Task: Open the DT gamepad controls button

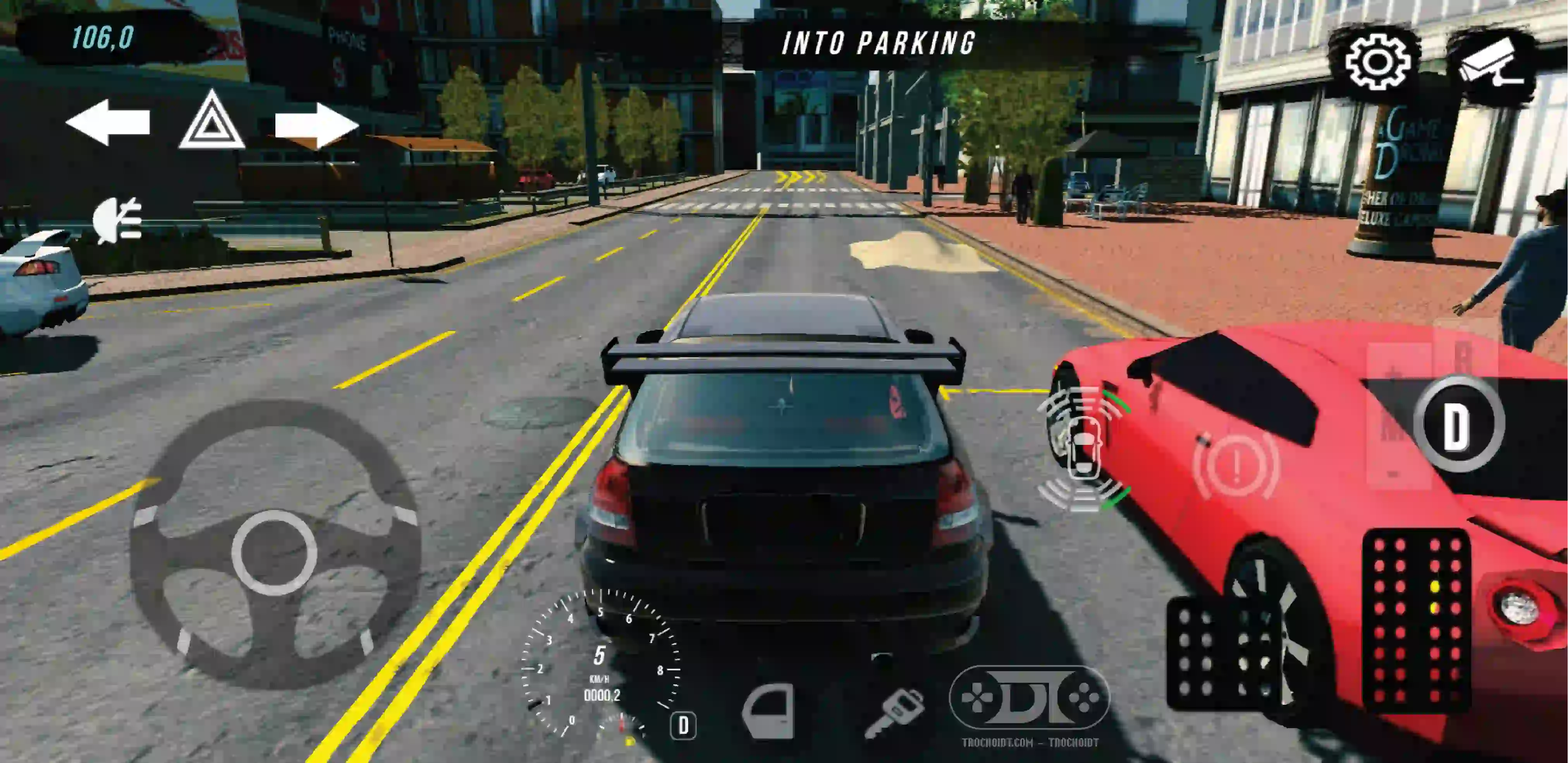Action: point(1029,698)
